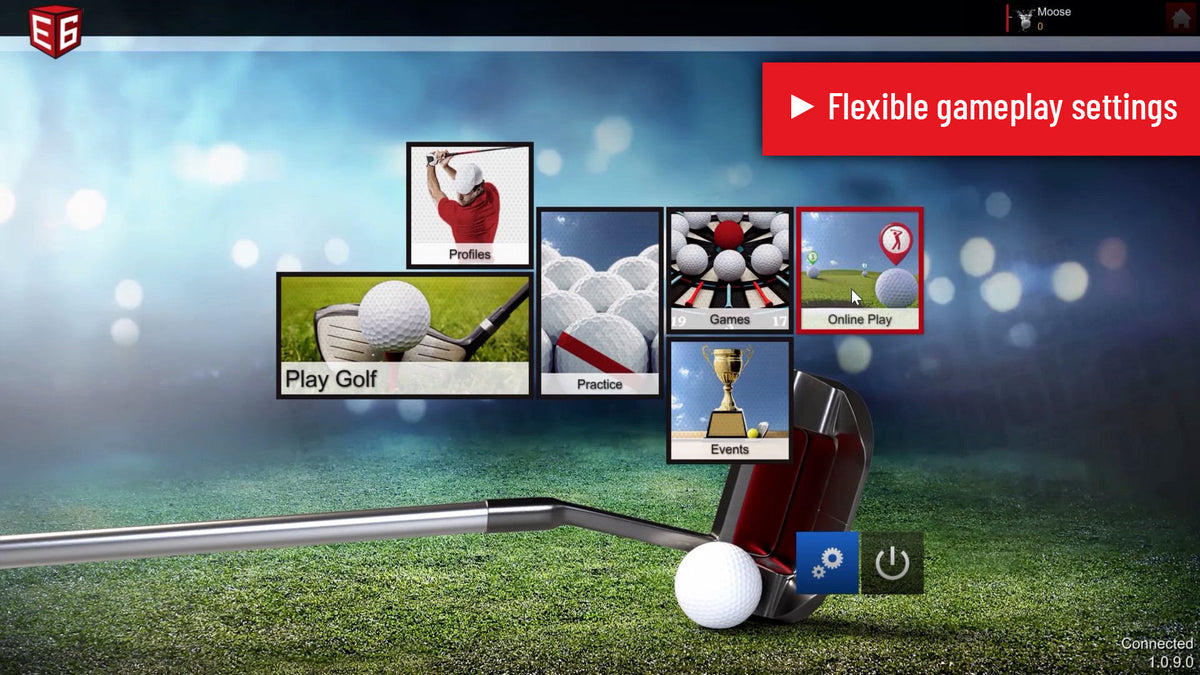Open the Practice mode tile

[600, 302]
